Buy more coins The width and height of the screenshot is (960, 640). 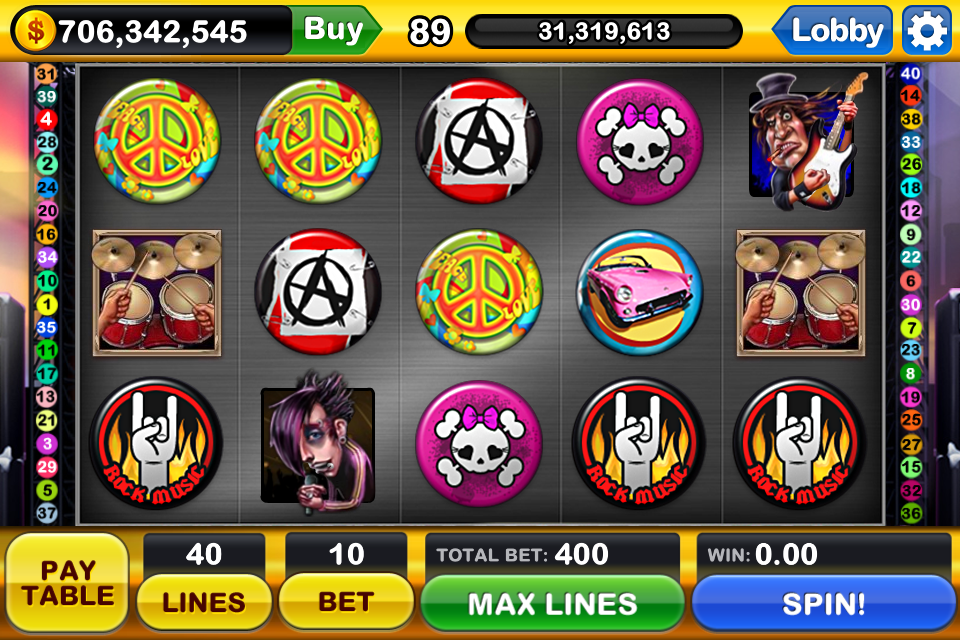click(x=333, y=30)
